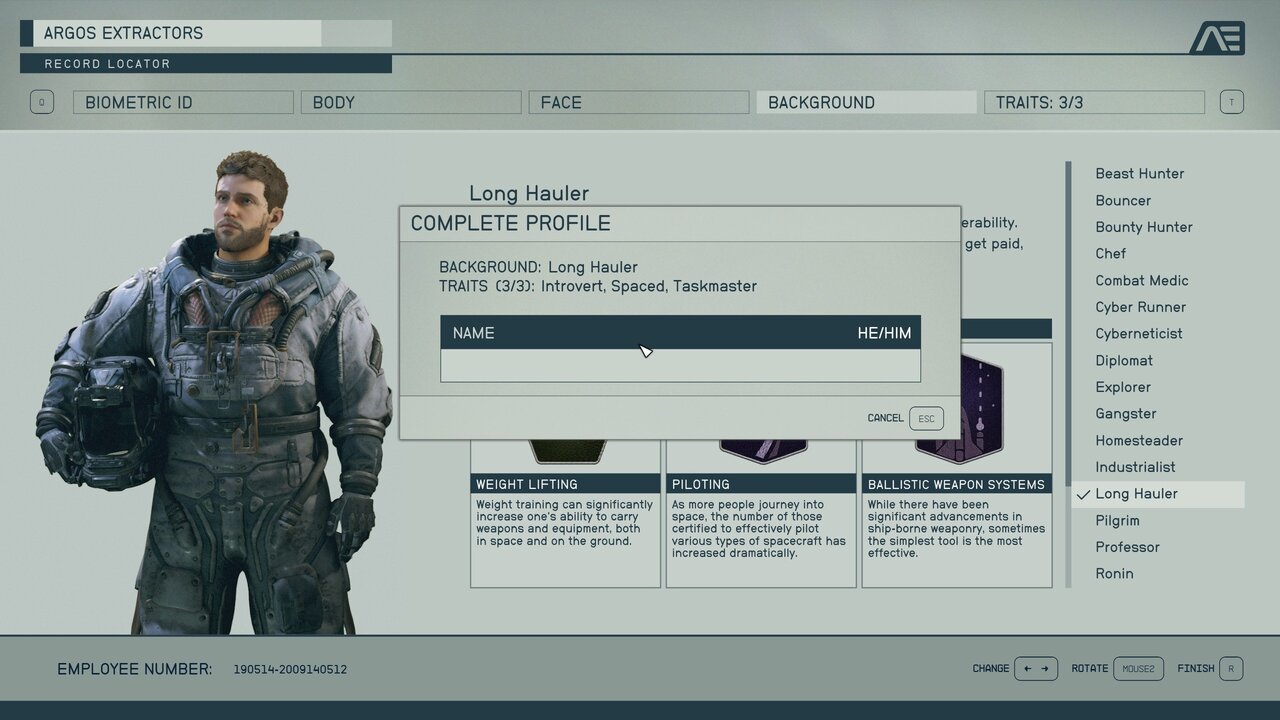Open the Body tab

(x=411, y=102)
